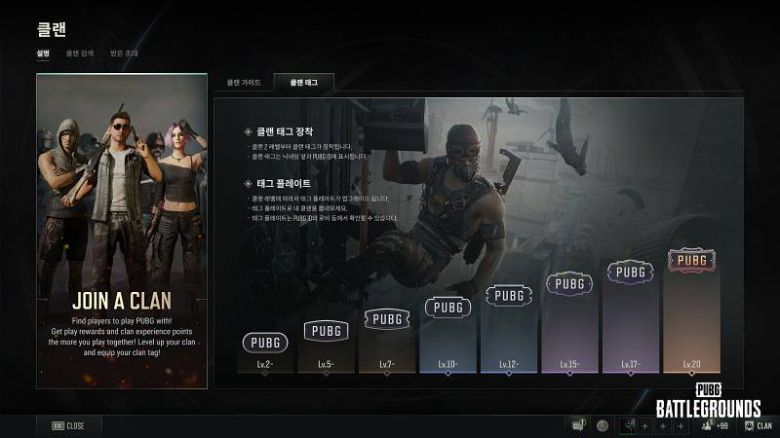
Task: Select the 클랜 태그 tab
Action: (x=302, y=83)
